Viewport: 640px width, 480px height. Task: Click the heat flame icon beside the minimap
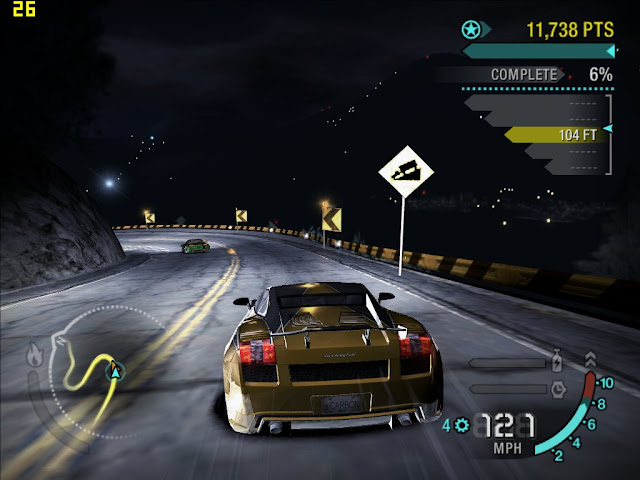(x=34, y=353)
